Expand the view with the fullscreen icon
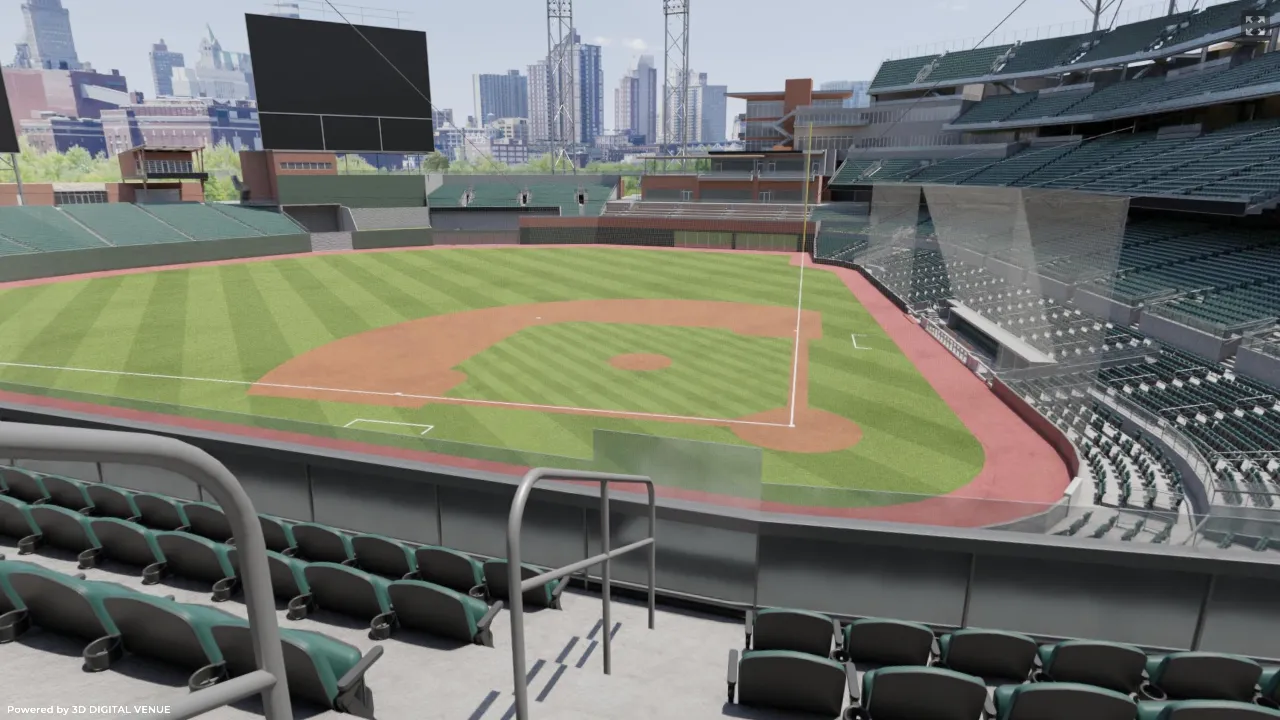The image size is (1280, 720). tap(1254, 25)
